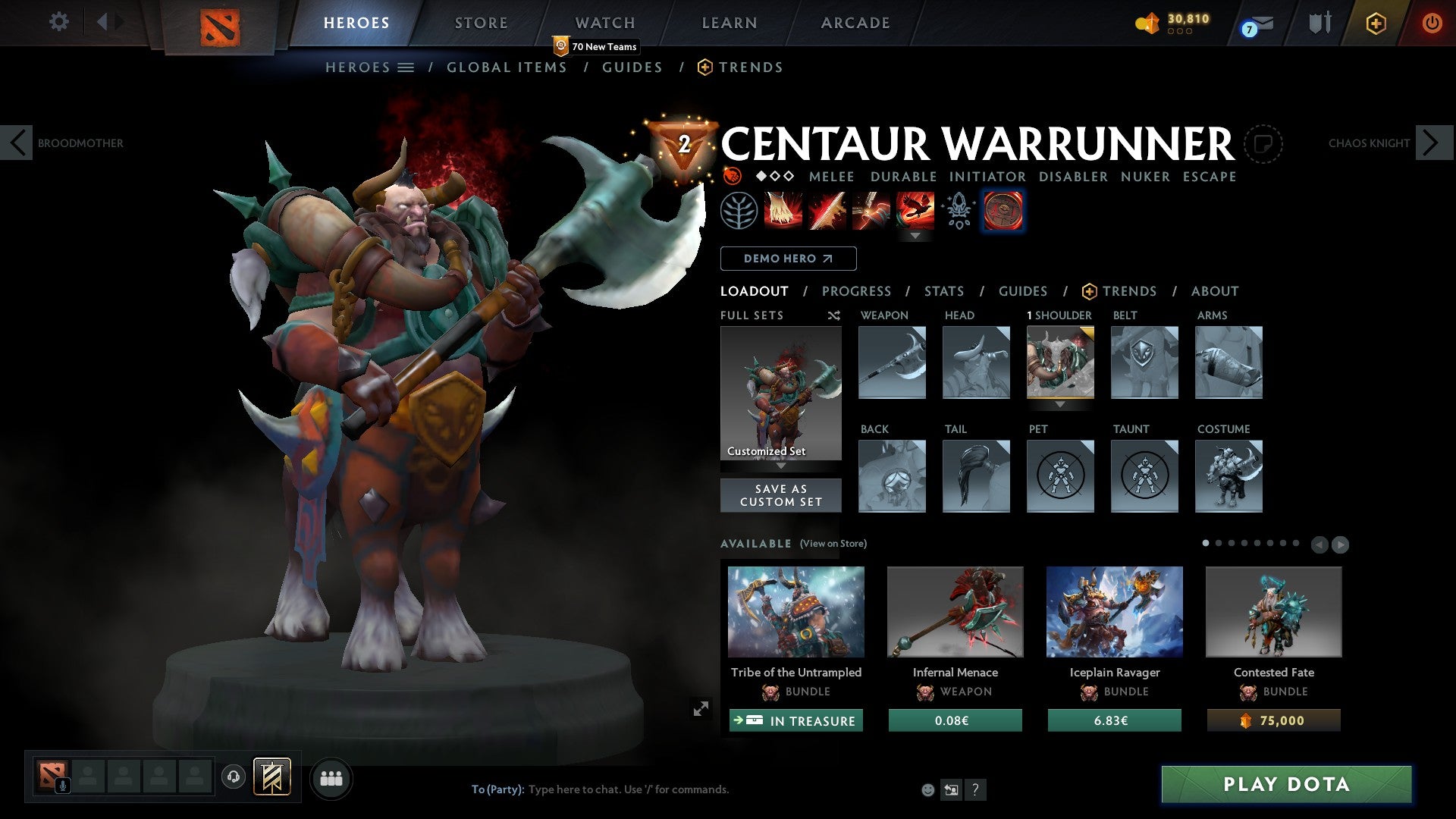Open the emoticon smiley in the chat bar

927,789
